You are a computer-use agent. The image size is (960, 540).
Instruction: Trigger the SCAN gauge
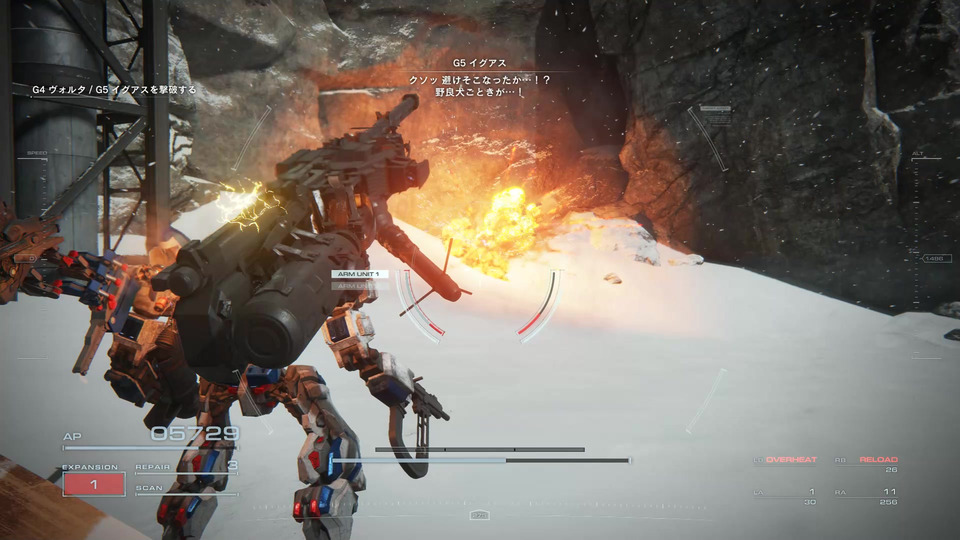187,489
